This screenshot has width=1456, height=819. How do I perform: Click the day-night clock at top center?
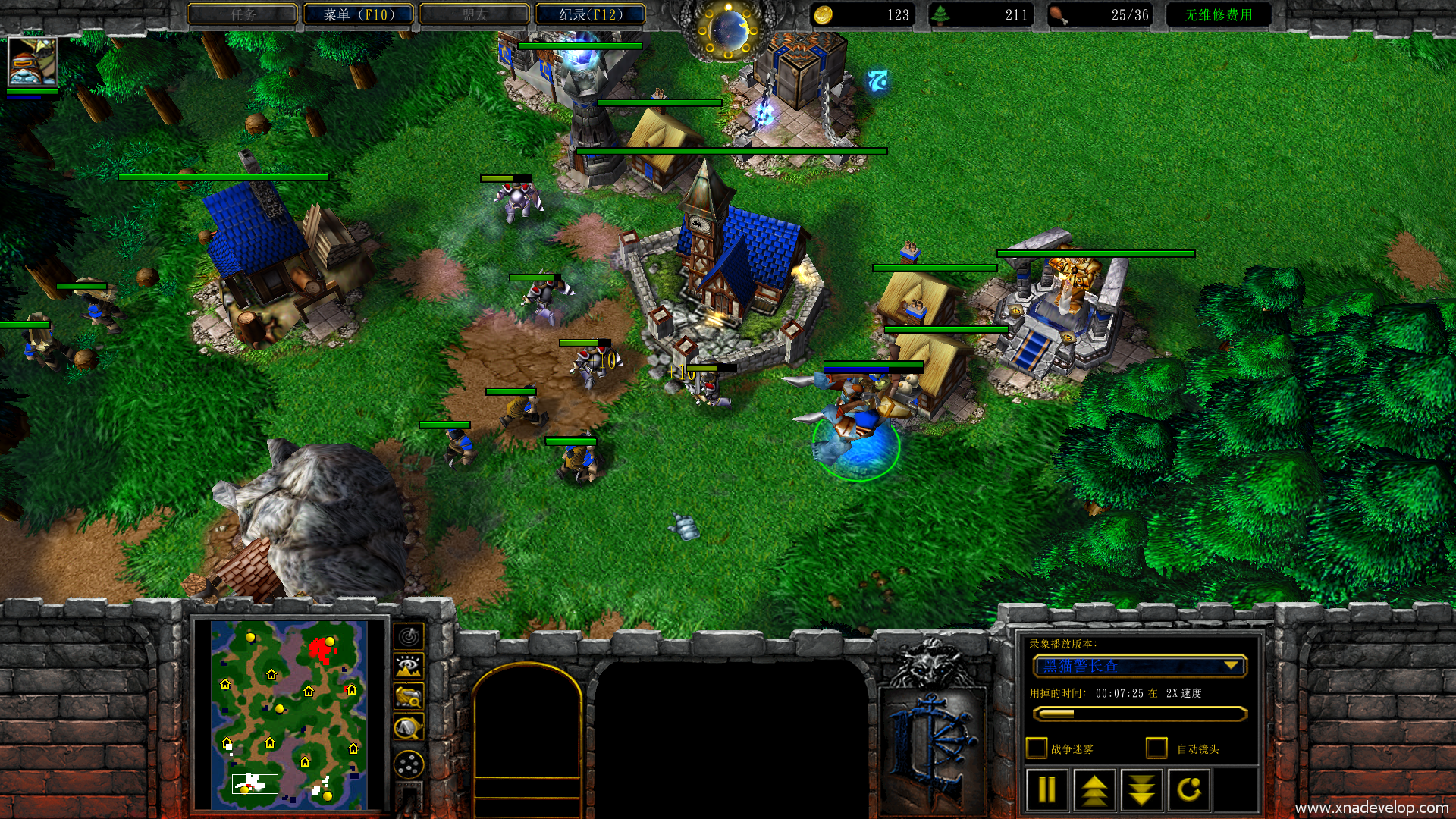pos(729,29)
